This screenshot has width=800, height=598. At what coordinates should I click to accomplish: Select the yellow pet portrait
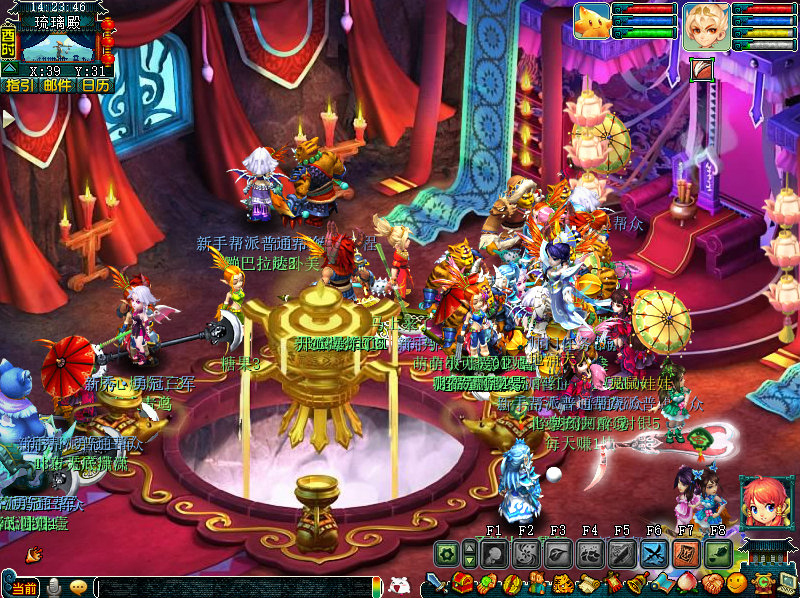click(x=592, y=21)
